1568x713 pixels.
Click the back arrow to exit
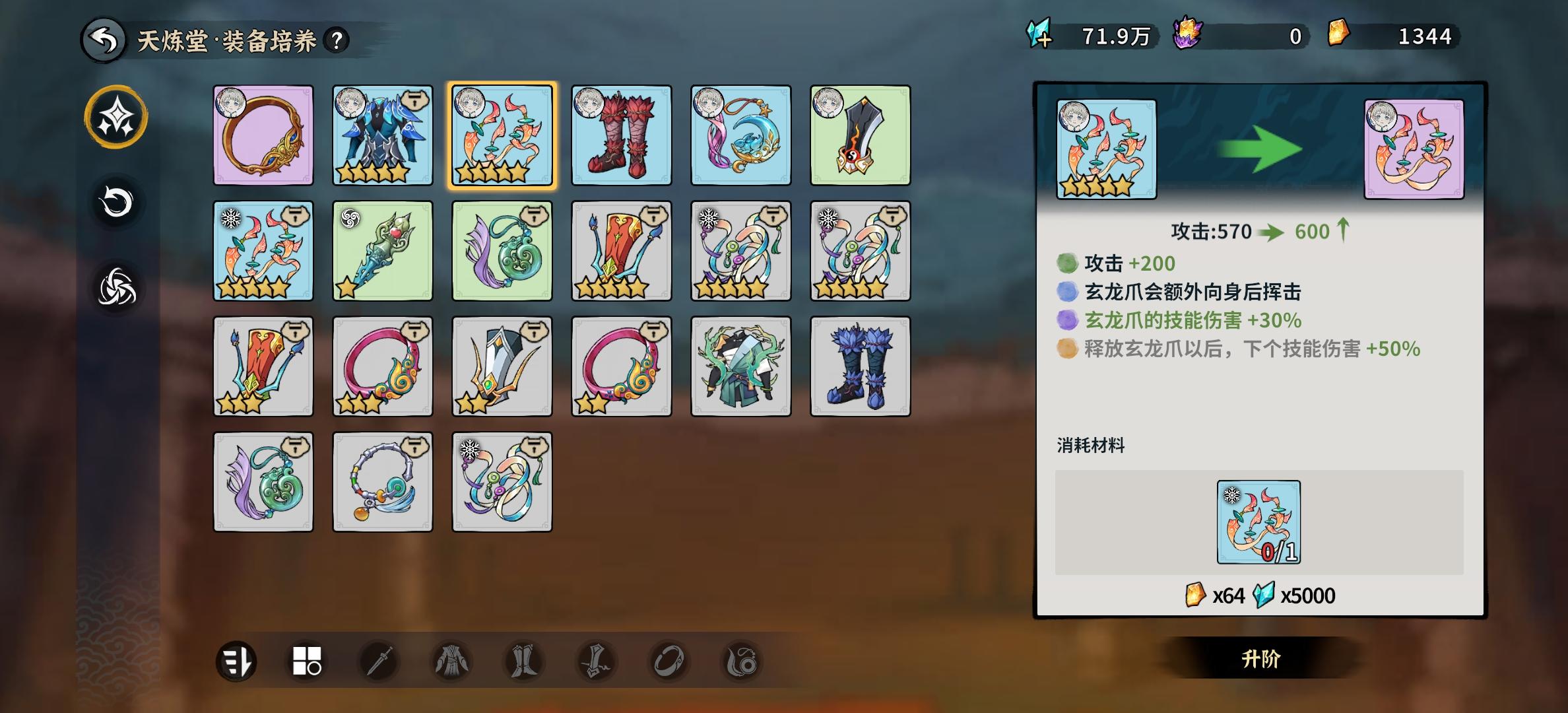(100, 39)
